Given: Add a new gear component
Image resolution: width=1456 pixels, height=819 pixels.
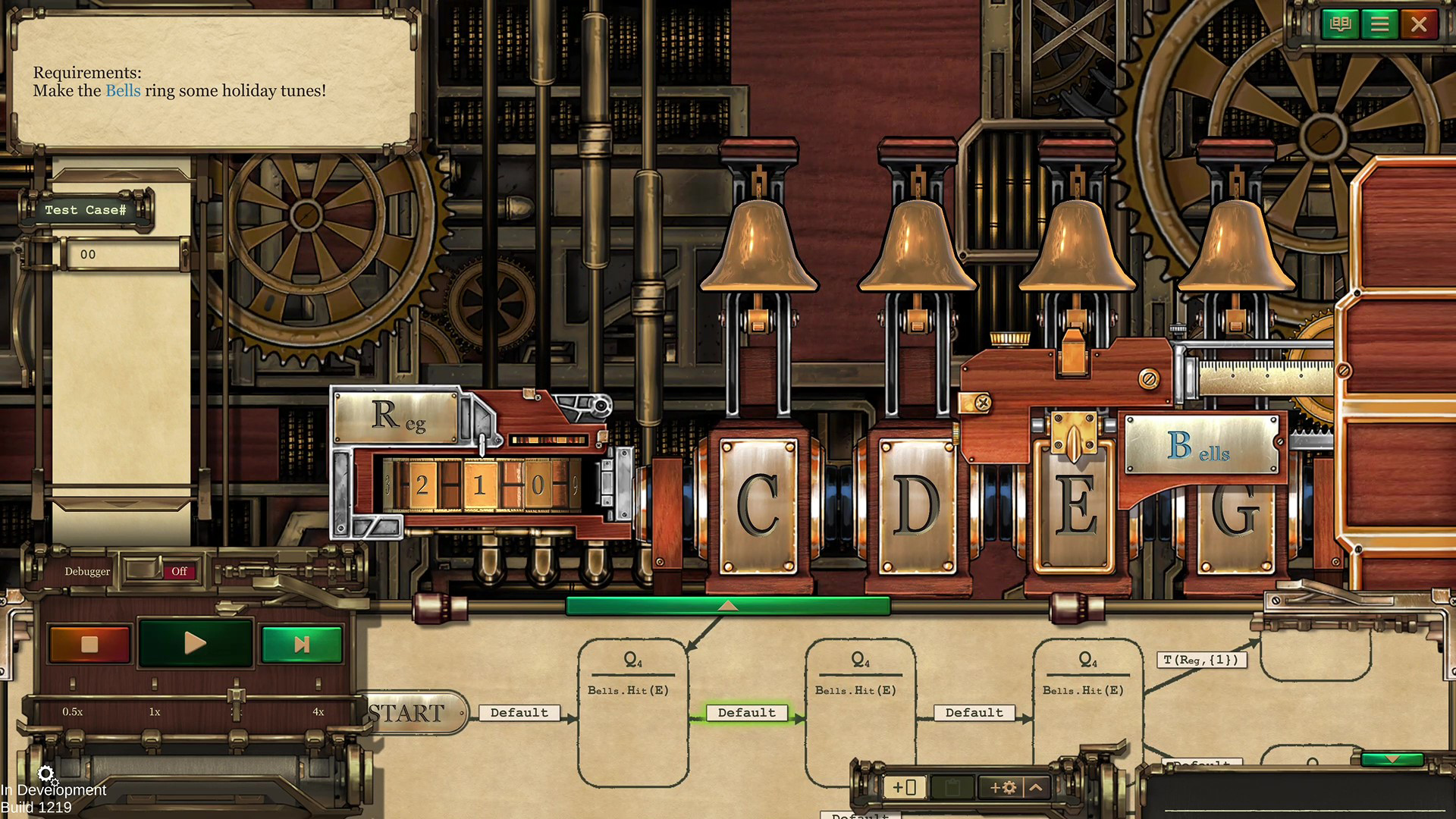Looking at the screenshot, I should click(1003, 787).
